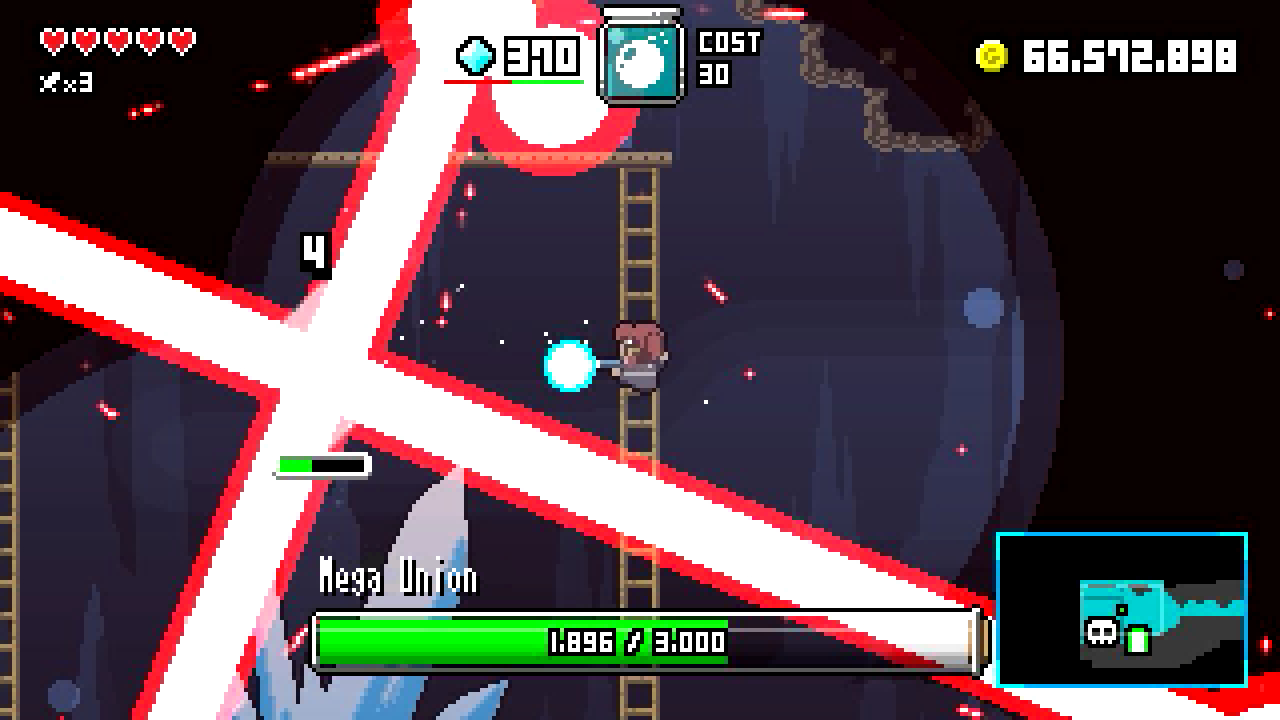Select the Mega Union boss name label
The height and width of the screenshot is (720, 1280).
click(x=398, y=575)
